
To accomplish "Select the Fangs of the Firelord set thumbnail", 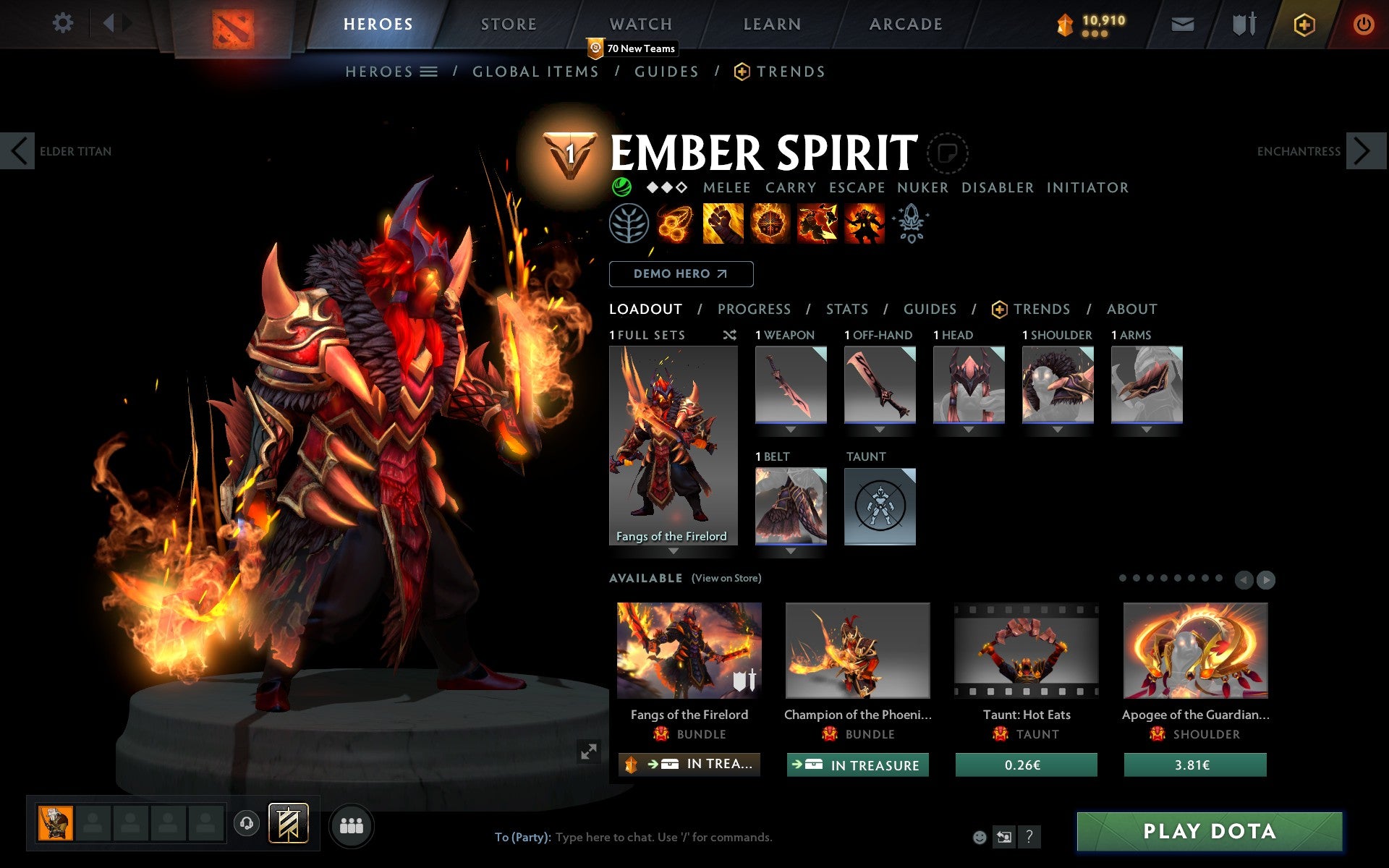I will pyautogui.click(x=673, y=441).
